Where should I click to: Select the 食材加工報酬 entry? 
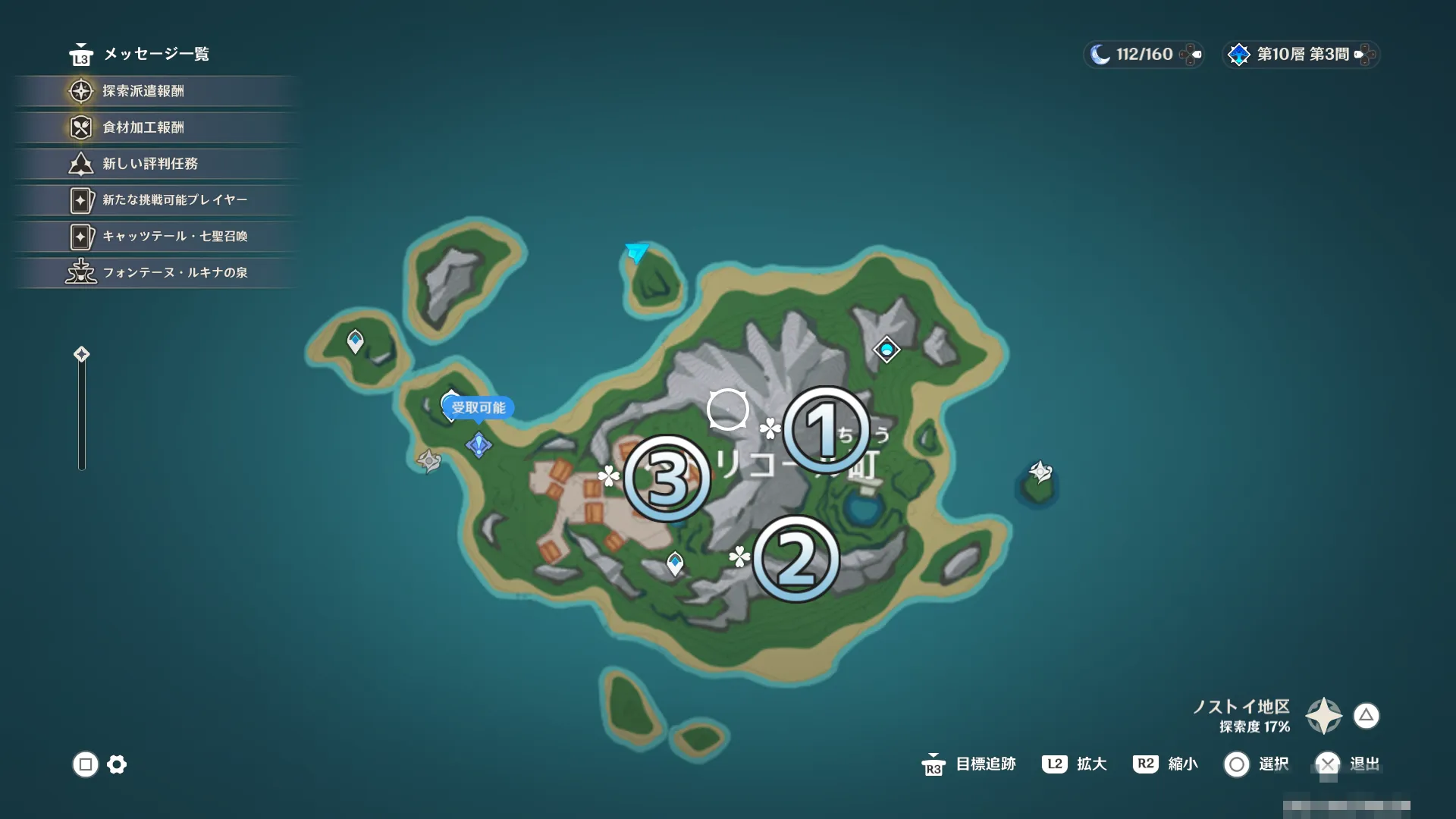[x=143, y=127]
